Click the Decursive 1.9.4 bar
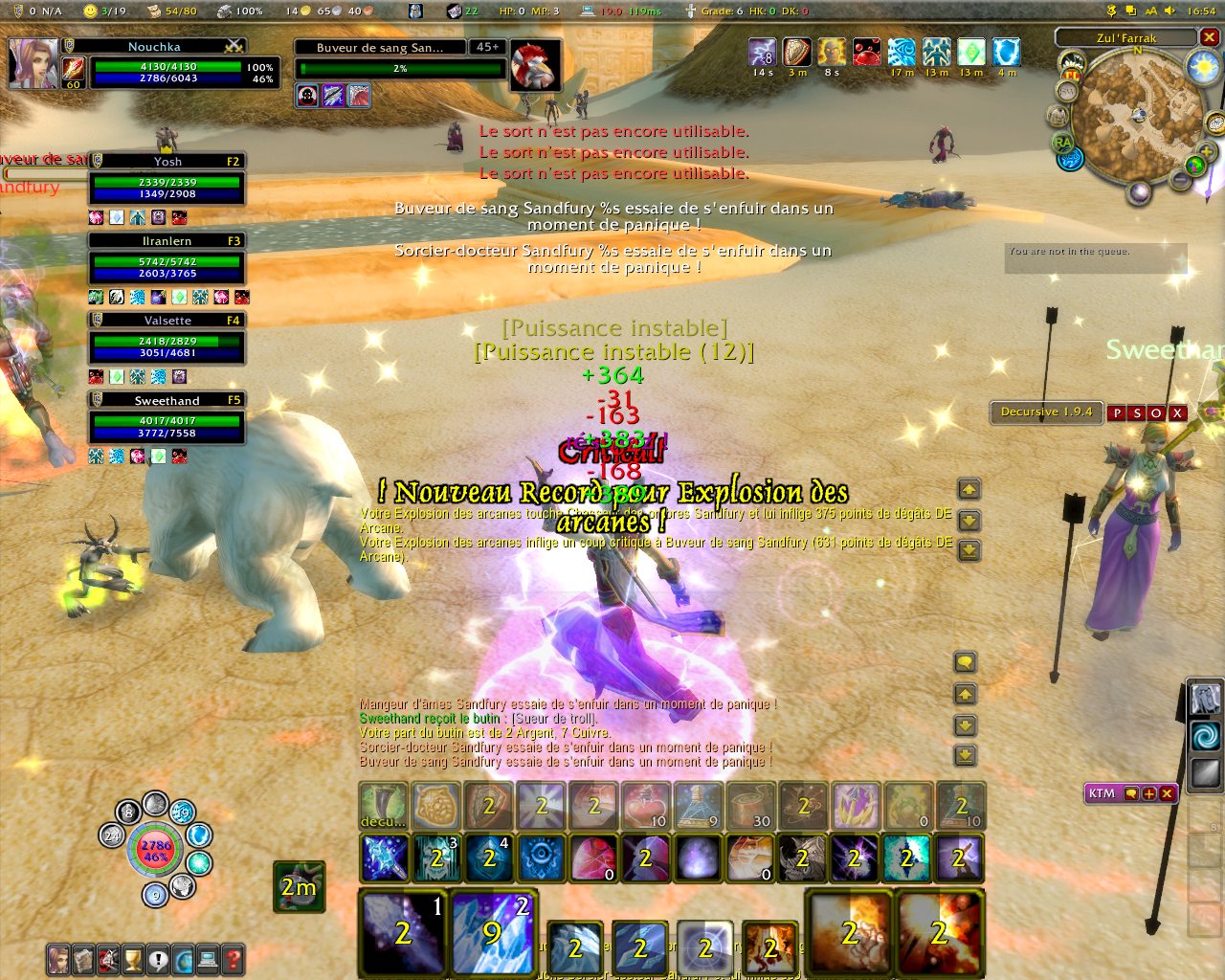The image size is (1225, 980). 1045,412
